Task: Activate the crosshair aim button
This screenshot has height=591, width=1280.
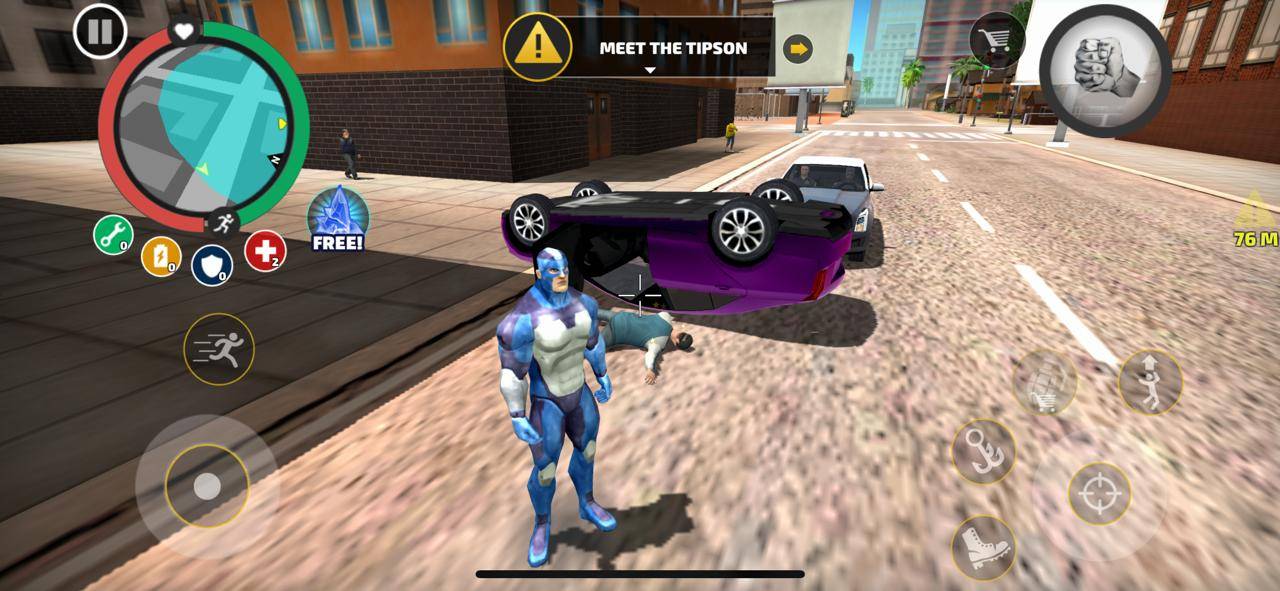Action: click(x=1099, y=493)
